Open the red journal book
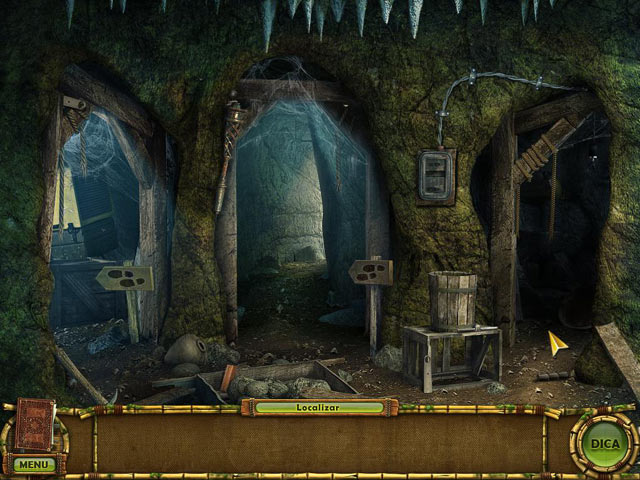Viewport: 640px width, 480px height. click(x=32, y=426)
